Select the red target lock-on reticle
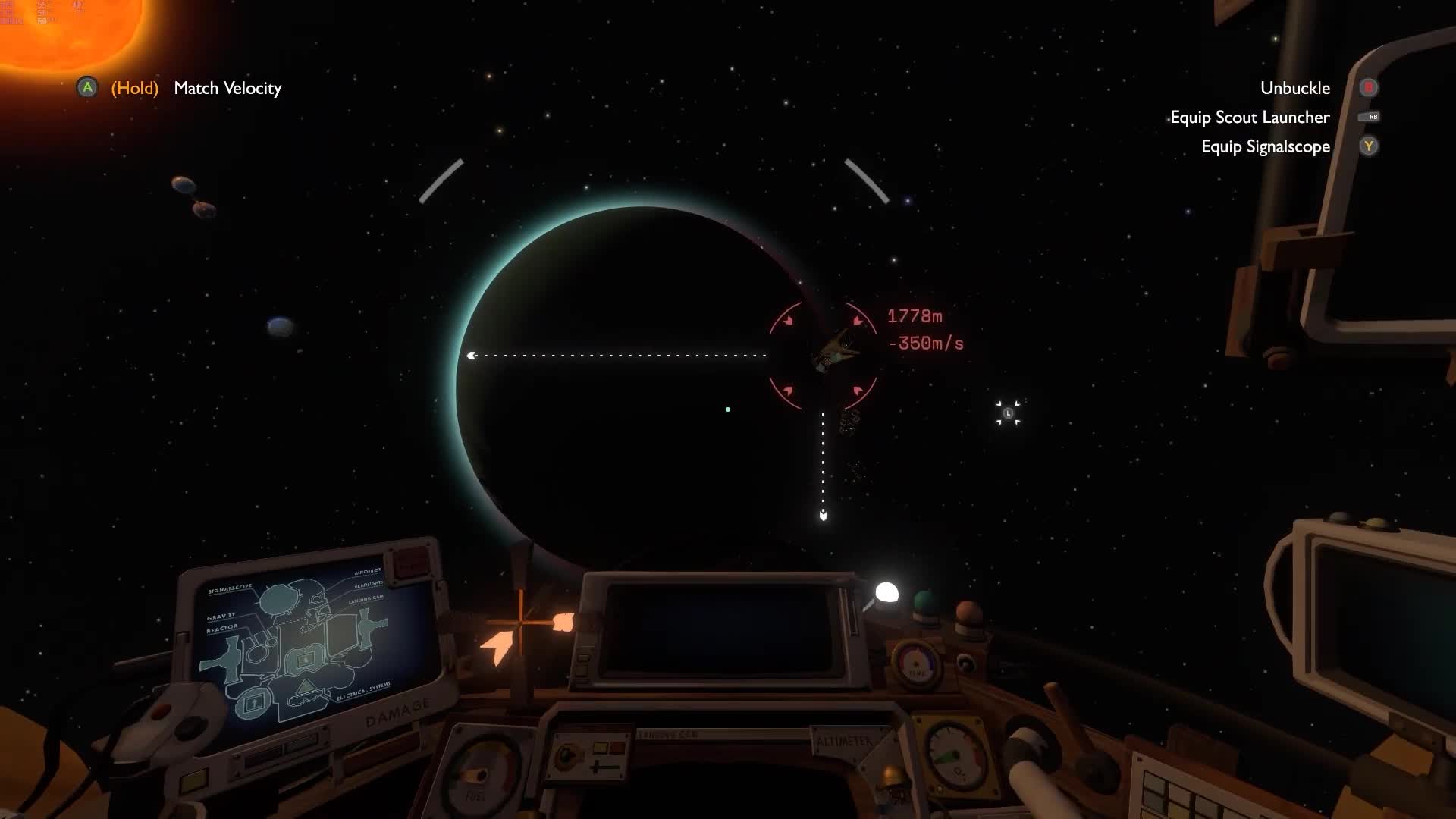The width and height of the screenshot is (1456, 819). click(823, 356)
